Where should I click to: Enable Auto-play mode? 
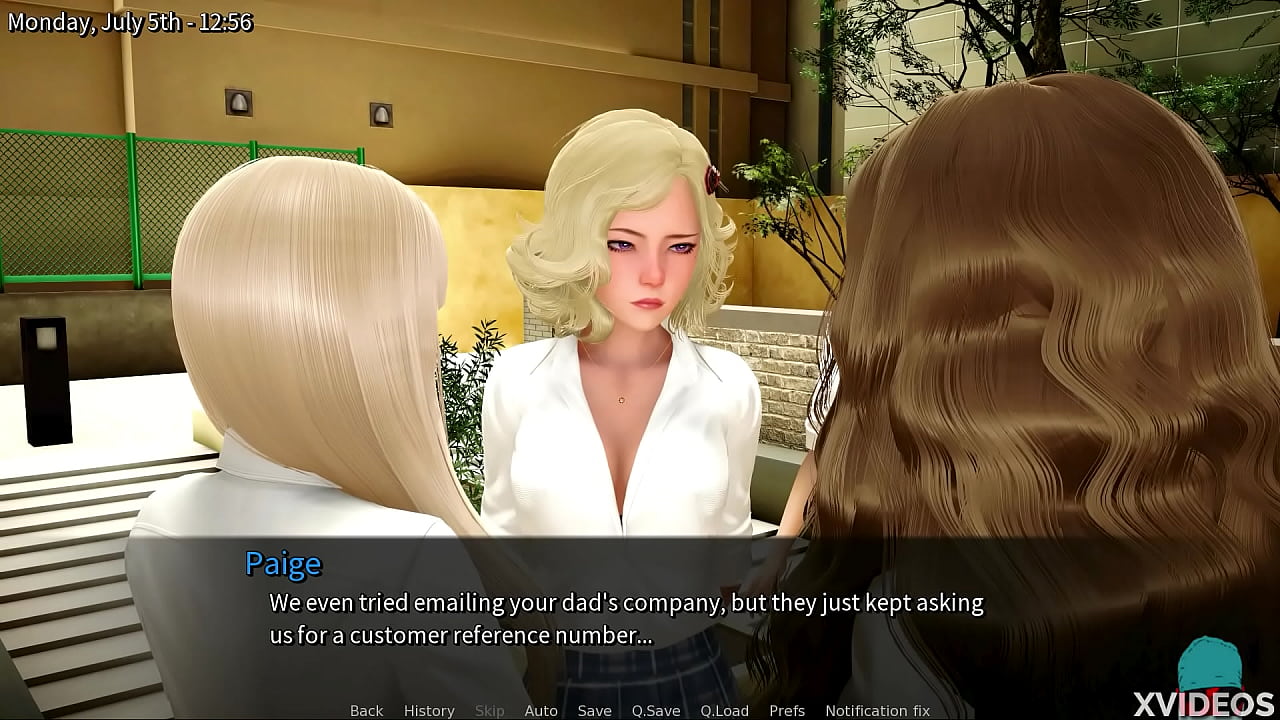tap(541, 710)
